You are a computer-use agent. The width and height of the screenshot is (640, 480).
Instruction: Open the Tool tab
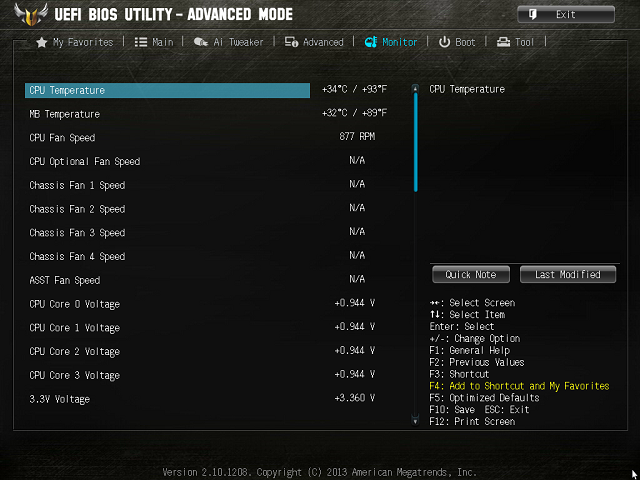click(516, 42)
